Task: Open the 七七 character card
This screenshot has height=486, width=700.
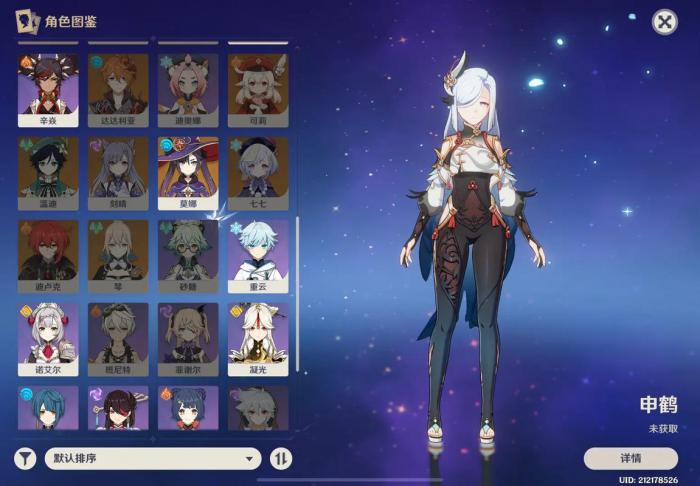Action: [258, 172]
